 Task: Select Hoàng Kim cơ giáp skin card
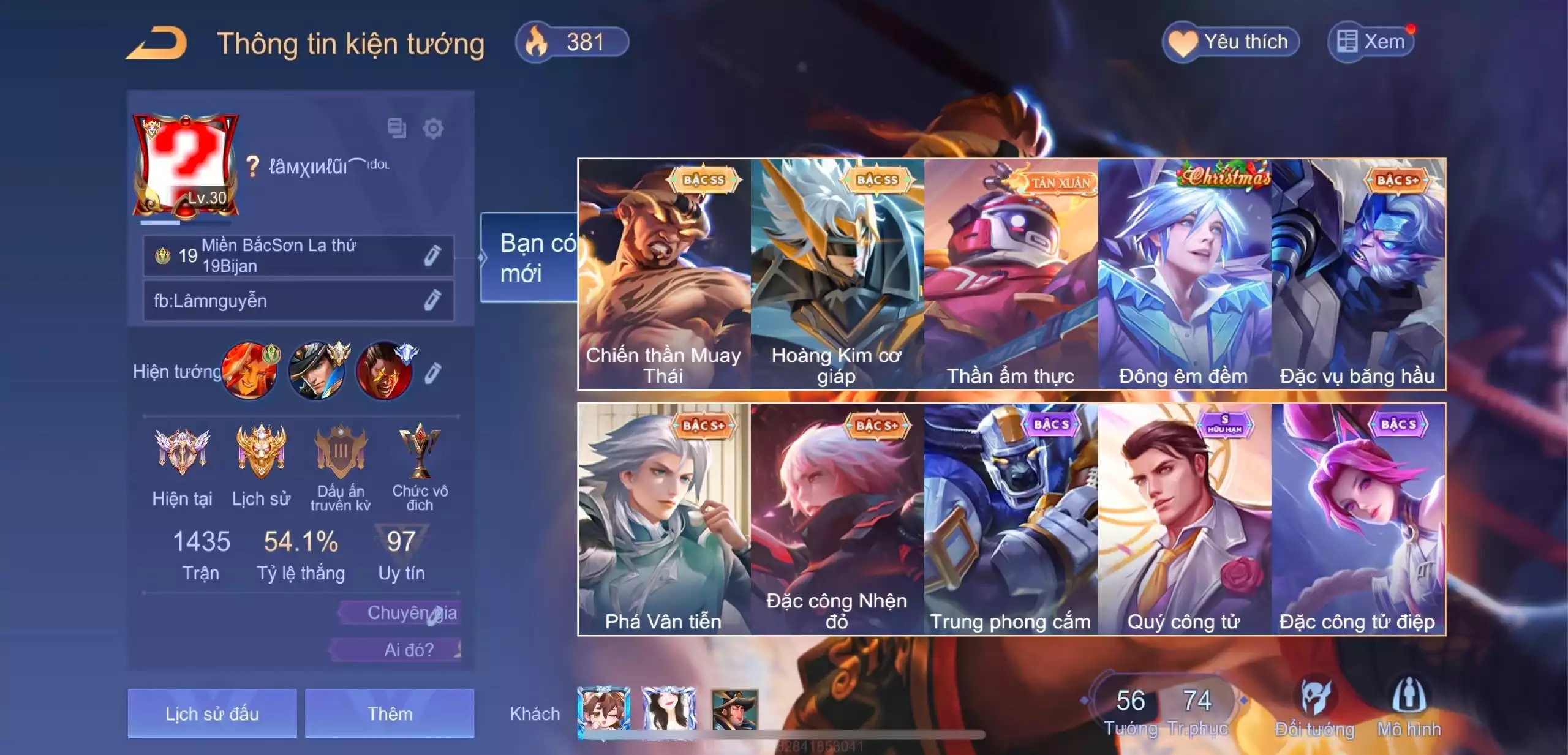click(837, 274)
